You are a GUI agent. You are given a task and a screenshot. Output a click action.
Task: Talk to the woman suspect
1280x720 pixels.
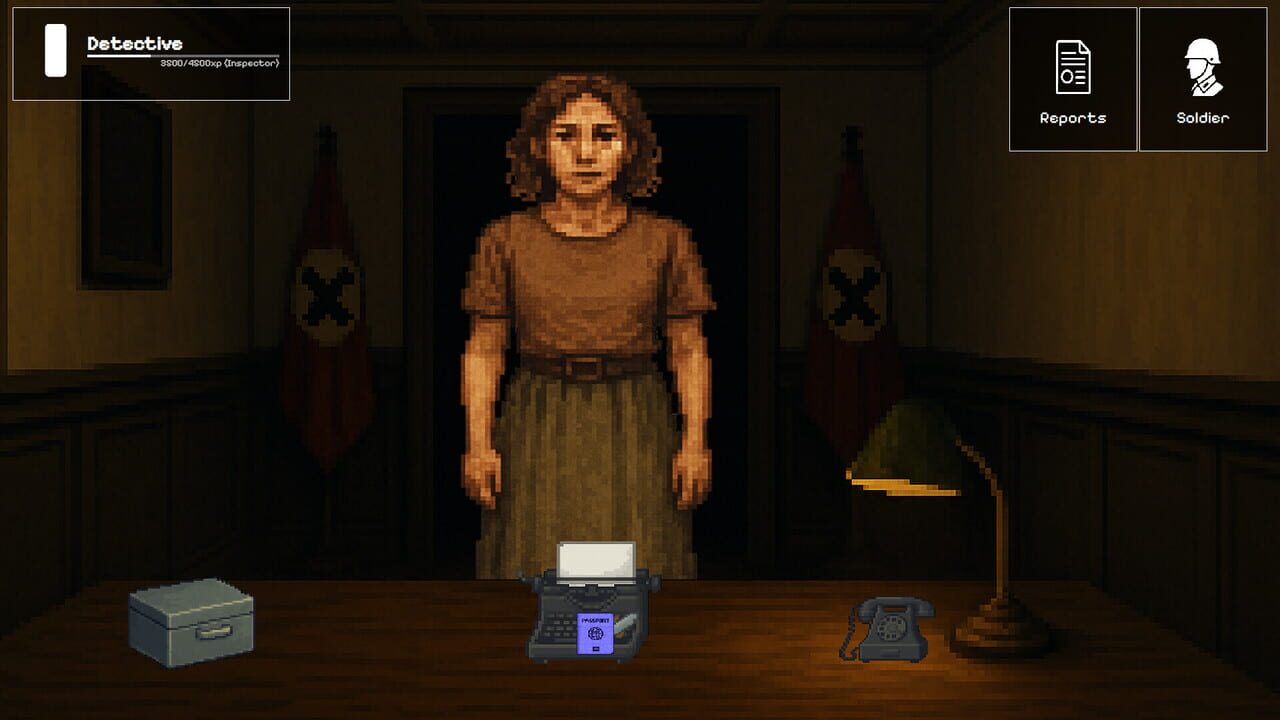click(x=580, y=300)
